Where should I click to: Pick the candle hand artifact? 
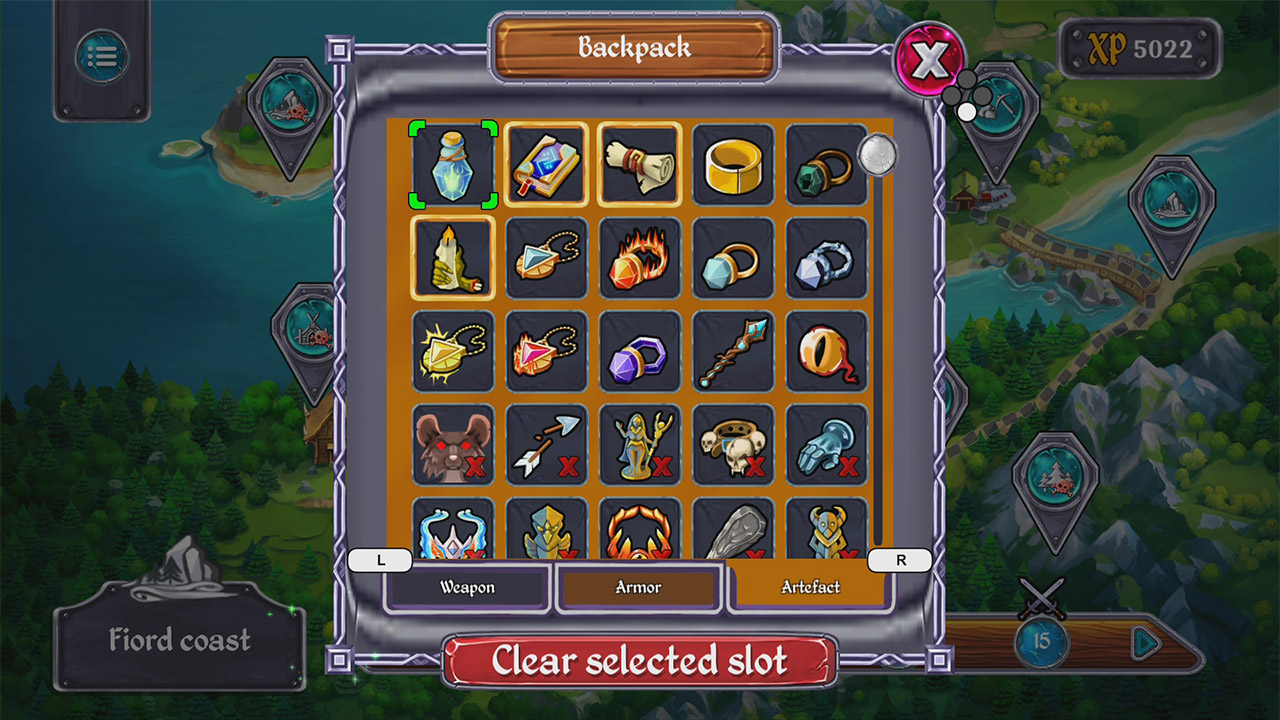tap(453, 259)
